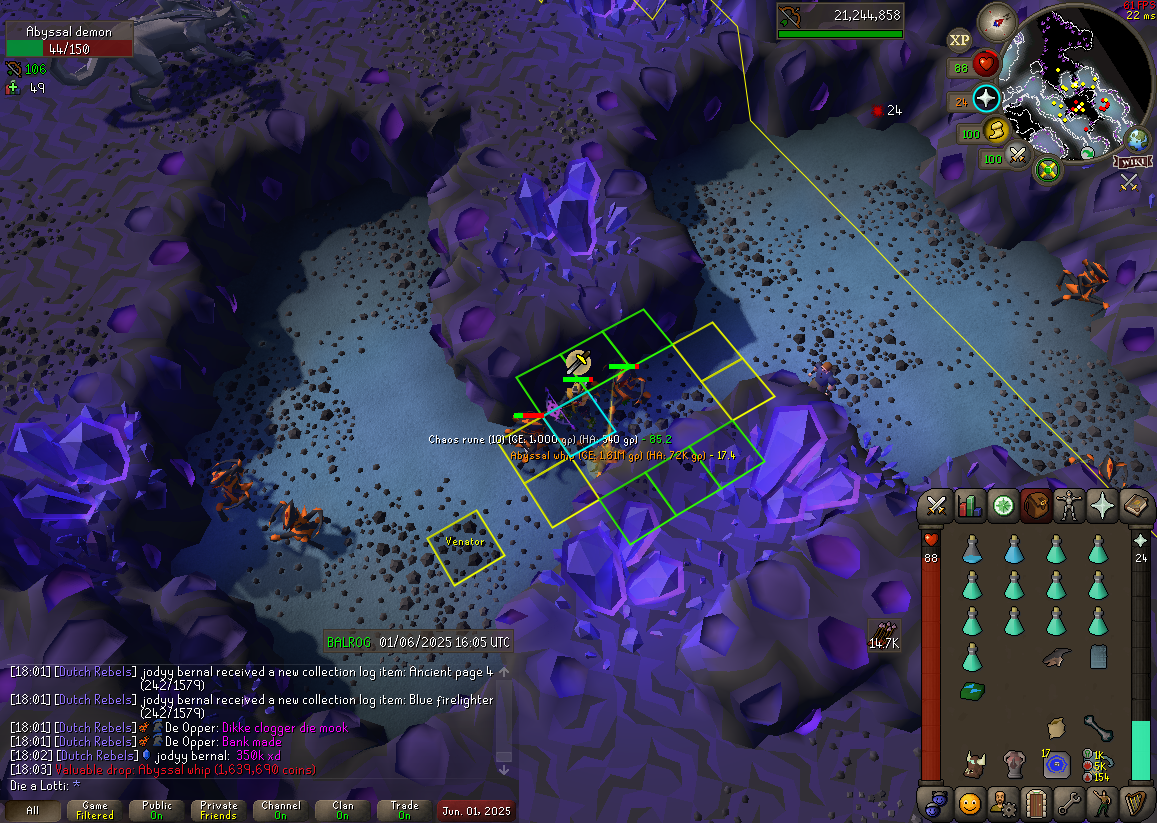Activate the Special Attack orb
The image size is (1157, 823).
(x=1018, y=155)
